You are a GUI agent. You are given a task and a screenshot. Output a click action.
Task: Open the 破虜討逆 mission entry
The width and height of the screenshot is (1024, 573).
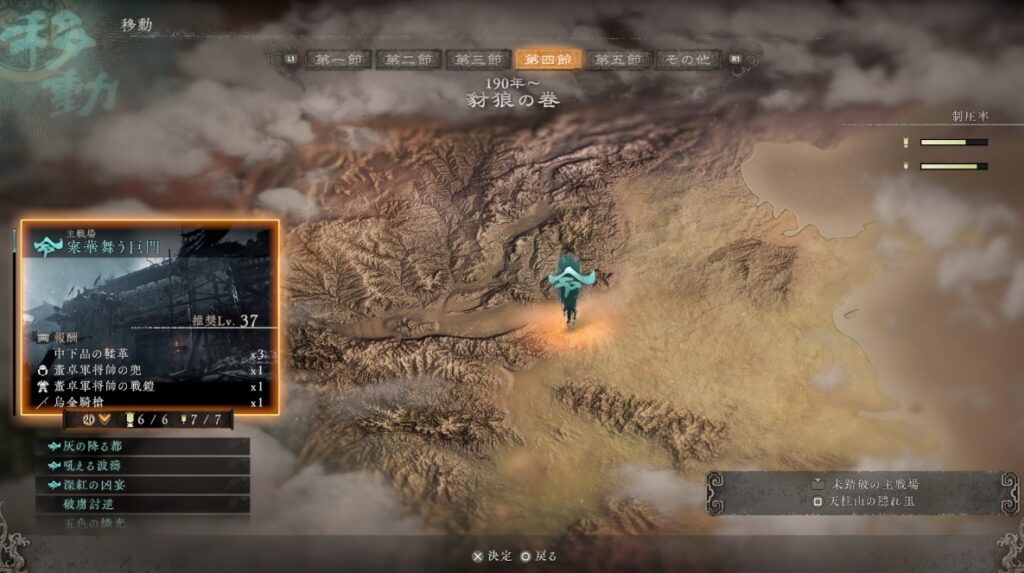click(x=144, y=504)
